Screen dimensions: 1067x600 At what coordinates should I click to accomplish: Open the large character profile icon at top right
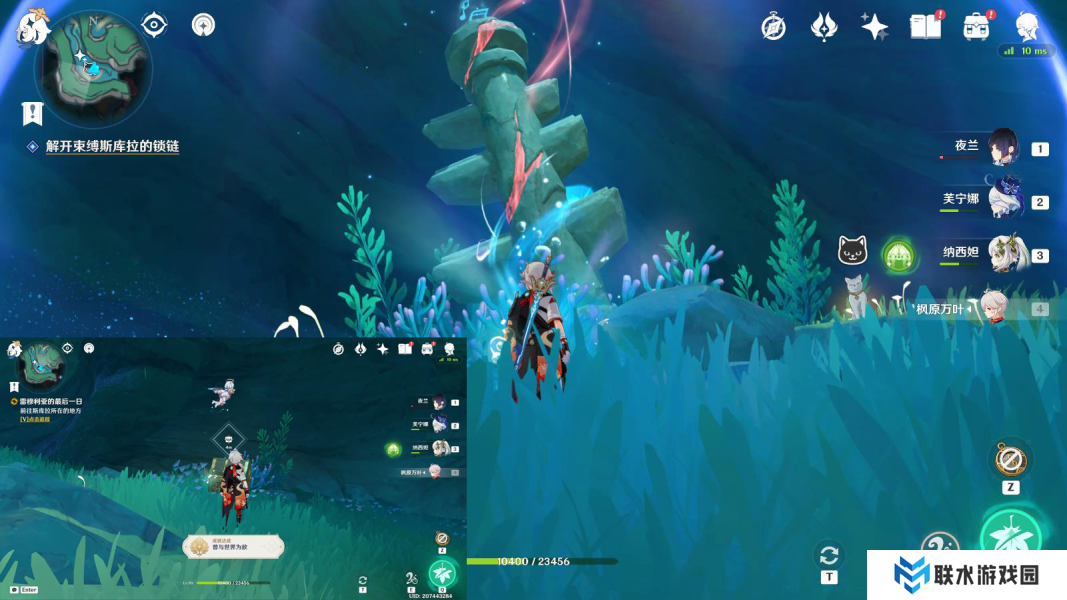(x=1027, y=26)
